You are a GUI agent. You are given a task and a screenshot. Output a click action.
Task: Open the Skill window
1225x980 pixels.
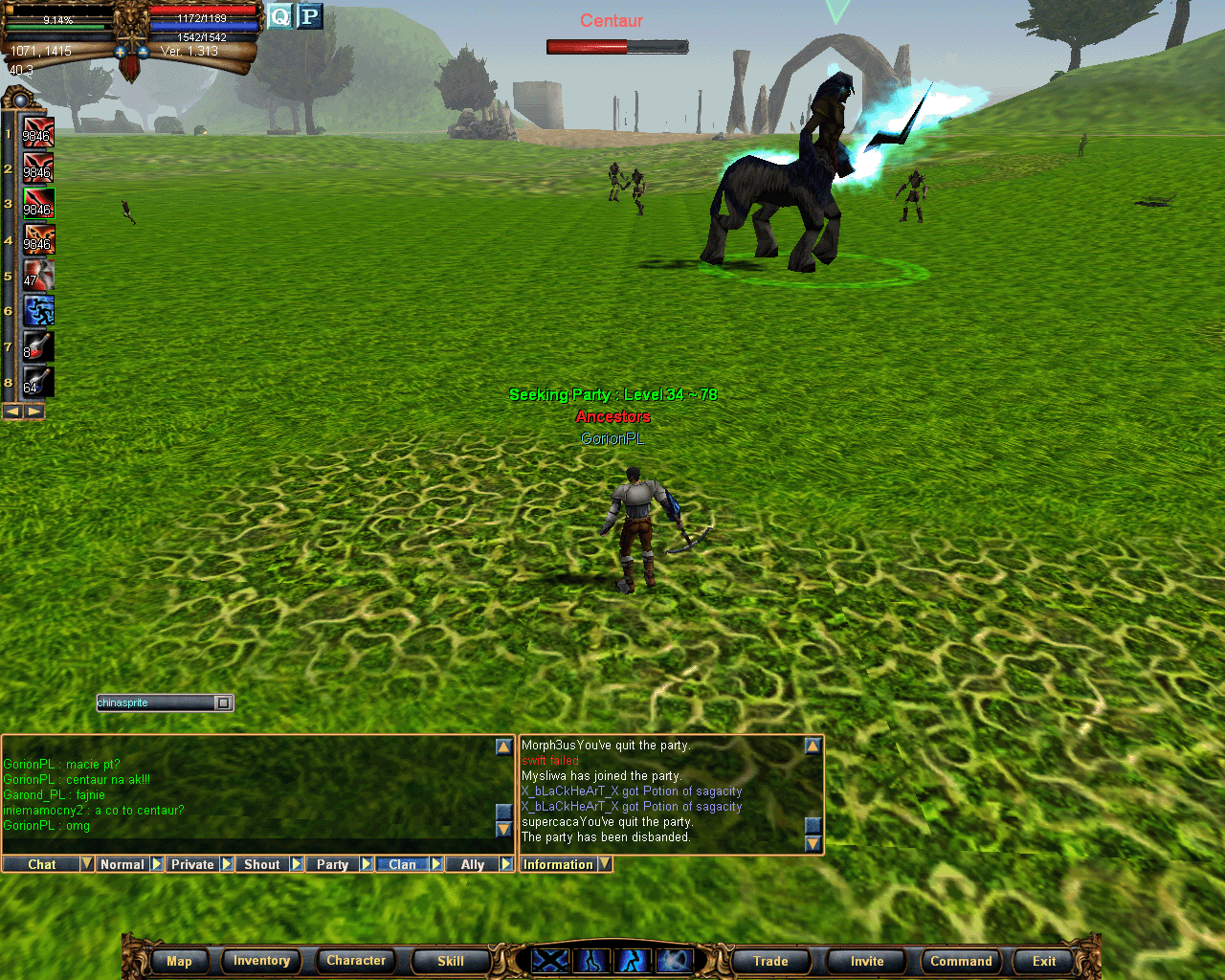pos(450,961)
